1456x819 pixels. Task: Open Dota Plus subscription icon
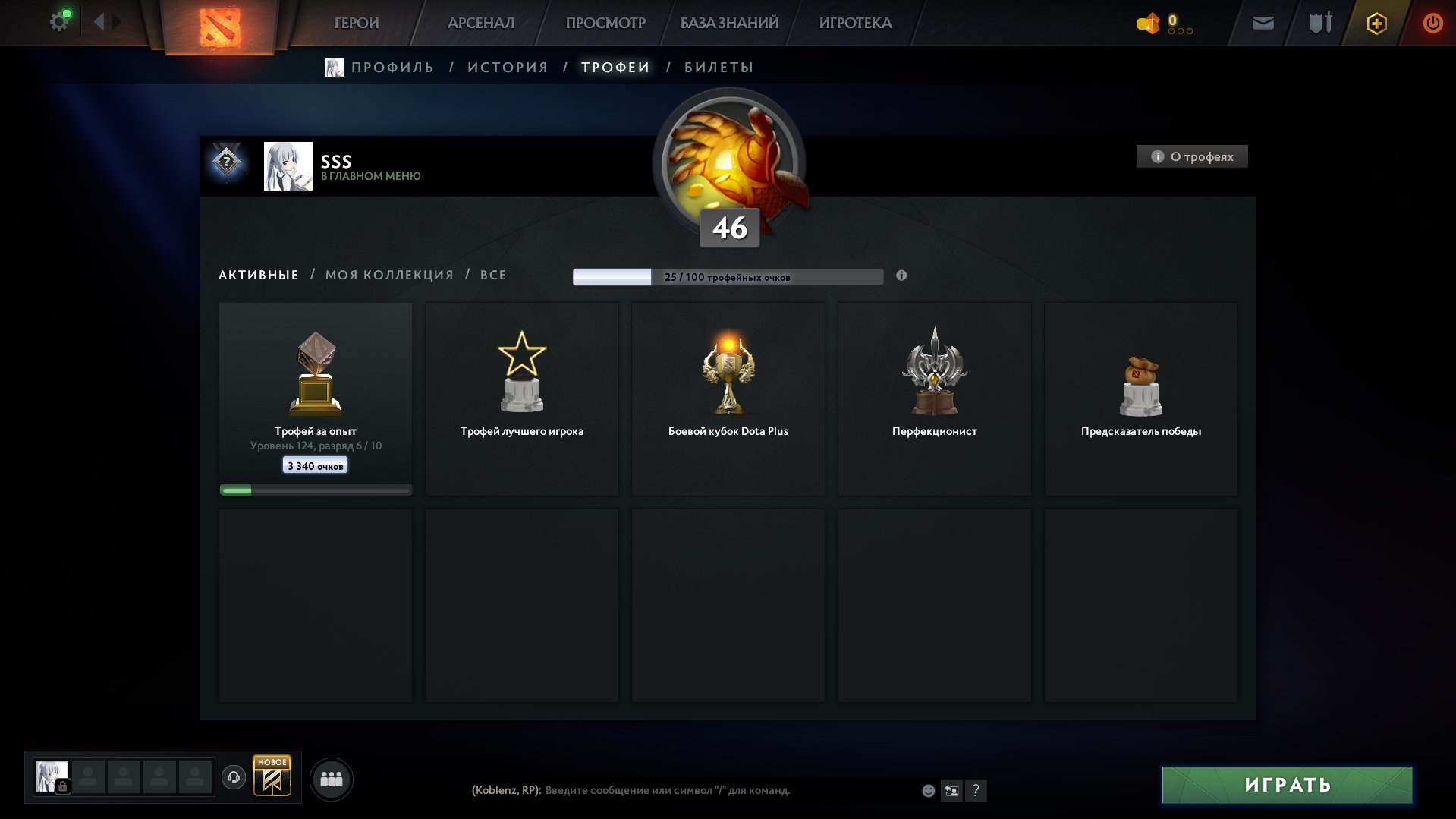pos(1376,23)
